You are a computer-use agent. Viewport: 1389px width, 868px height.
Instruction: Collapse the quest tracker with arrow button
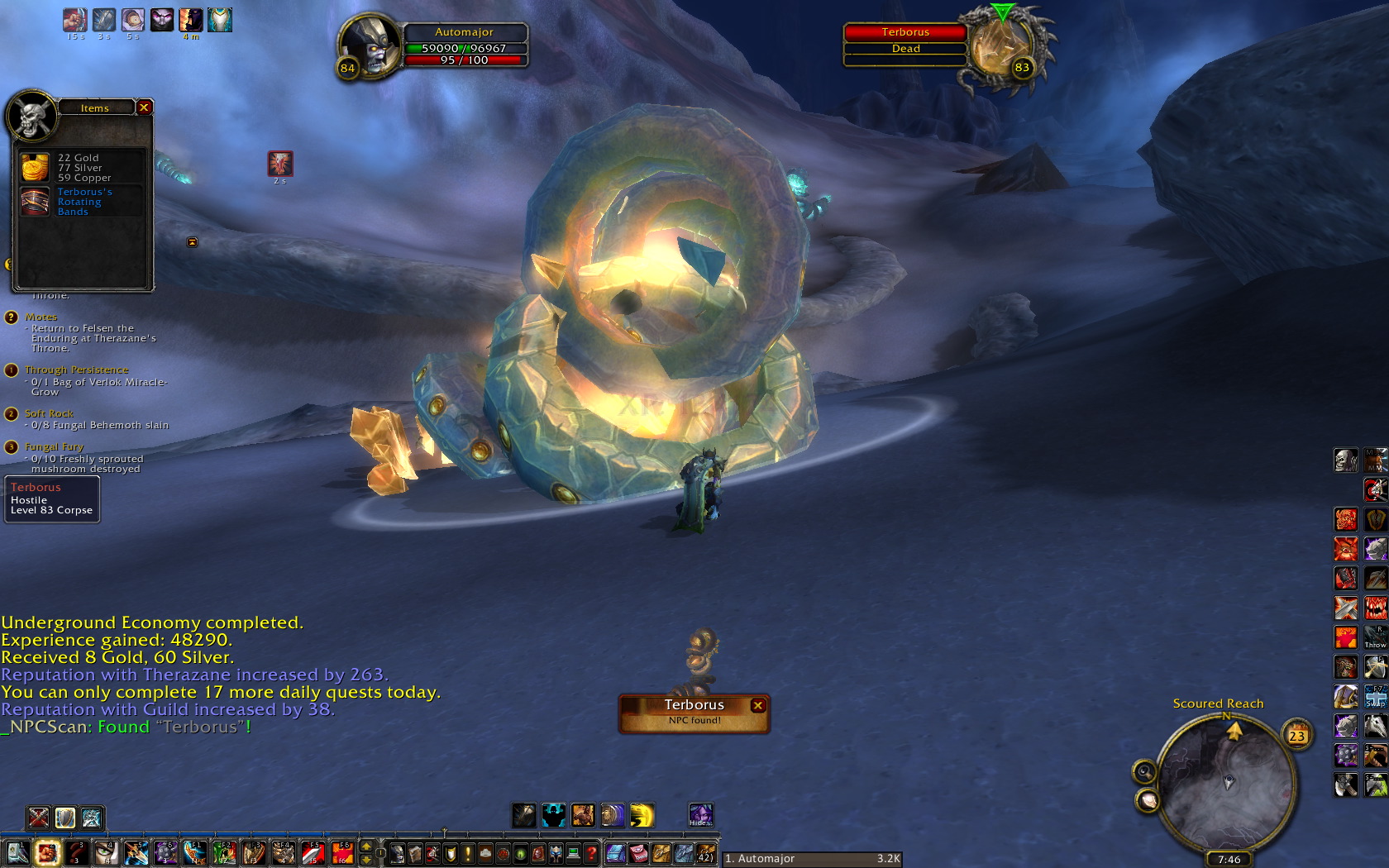192,242
